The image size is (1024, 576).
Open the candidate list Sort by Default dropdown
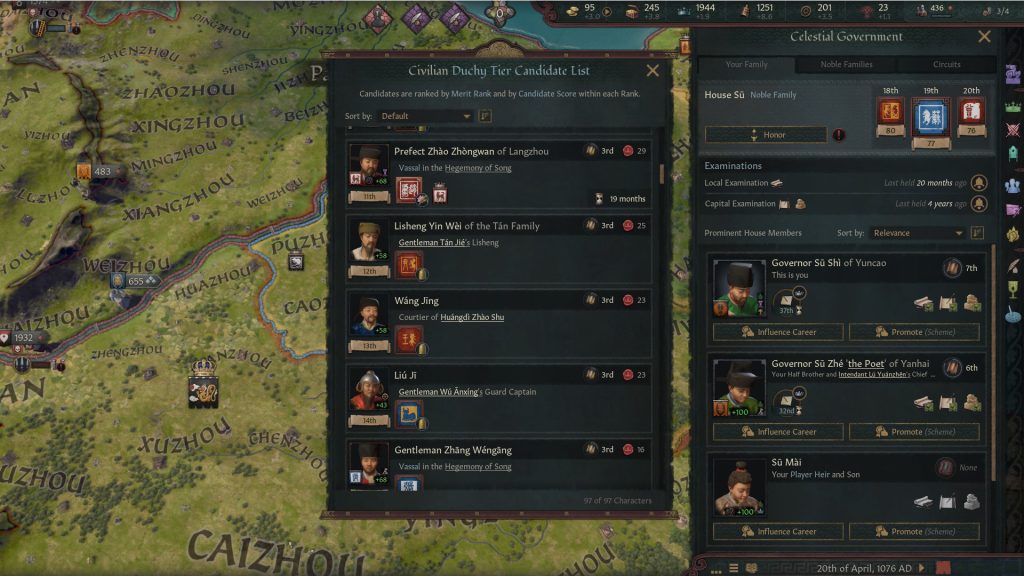[425, 116]
